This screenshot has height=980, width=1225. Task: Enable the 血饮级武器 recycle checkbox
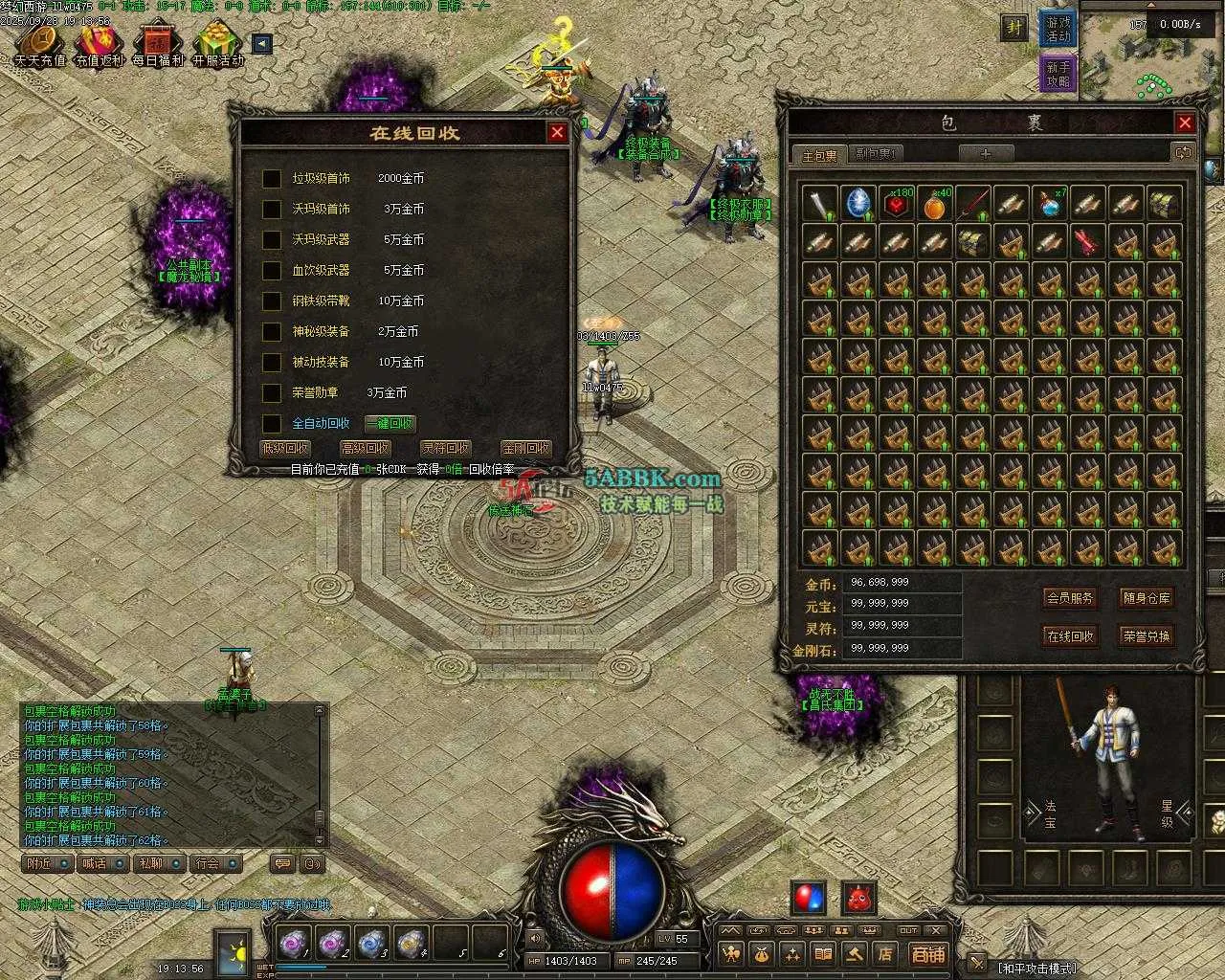click(272, 271)
